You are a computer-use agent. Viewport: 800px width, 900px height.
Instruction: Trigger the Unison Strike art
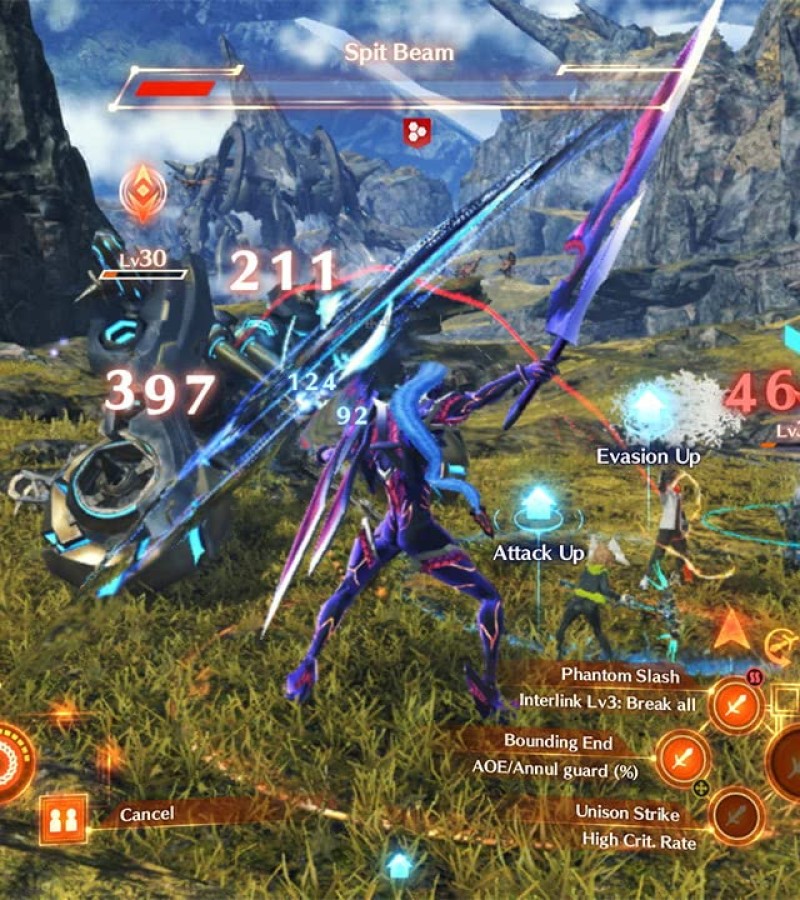[737, 815]
